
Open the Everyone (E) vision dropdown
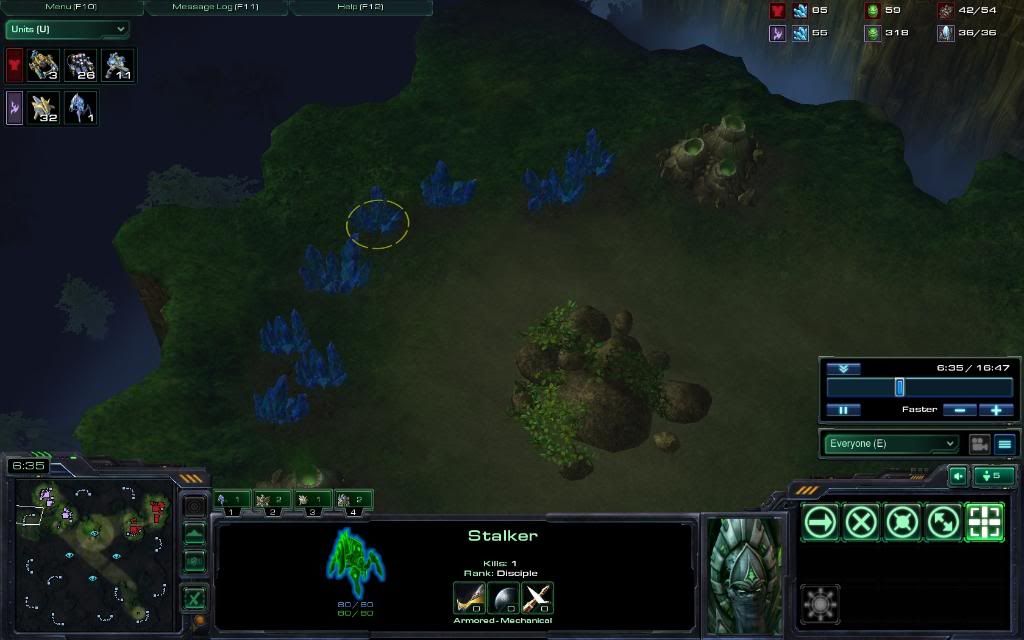pyautogui.click(x=890, y=443)
